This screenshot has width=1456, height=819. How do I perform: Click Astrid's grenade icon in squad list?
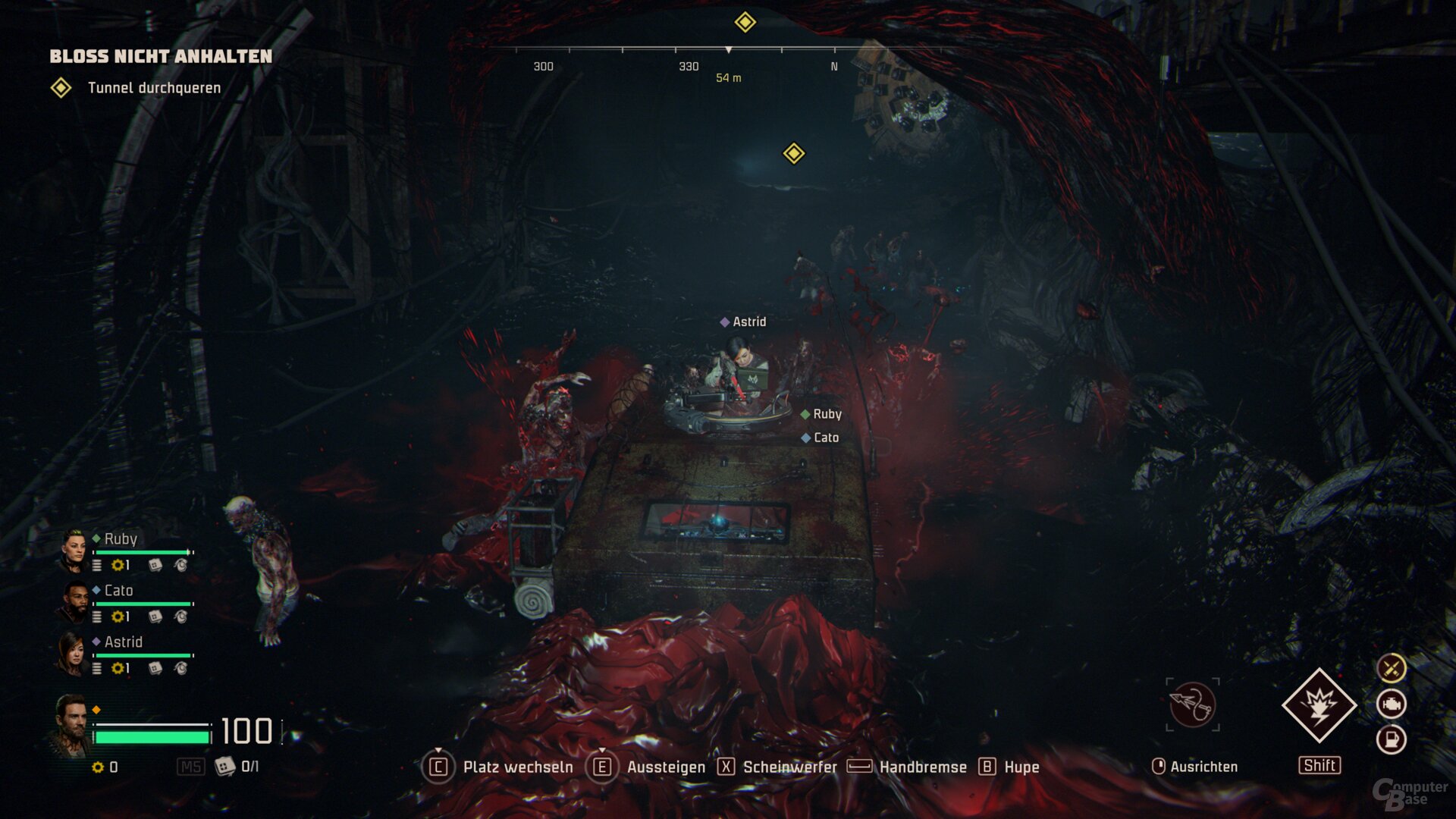[x=181, y=668]
